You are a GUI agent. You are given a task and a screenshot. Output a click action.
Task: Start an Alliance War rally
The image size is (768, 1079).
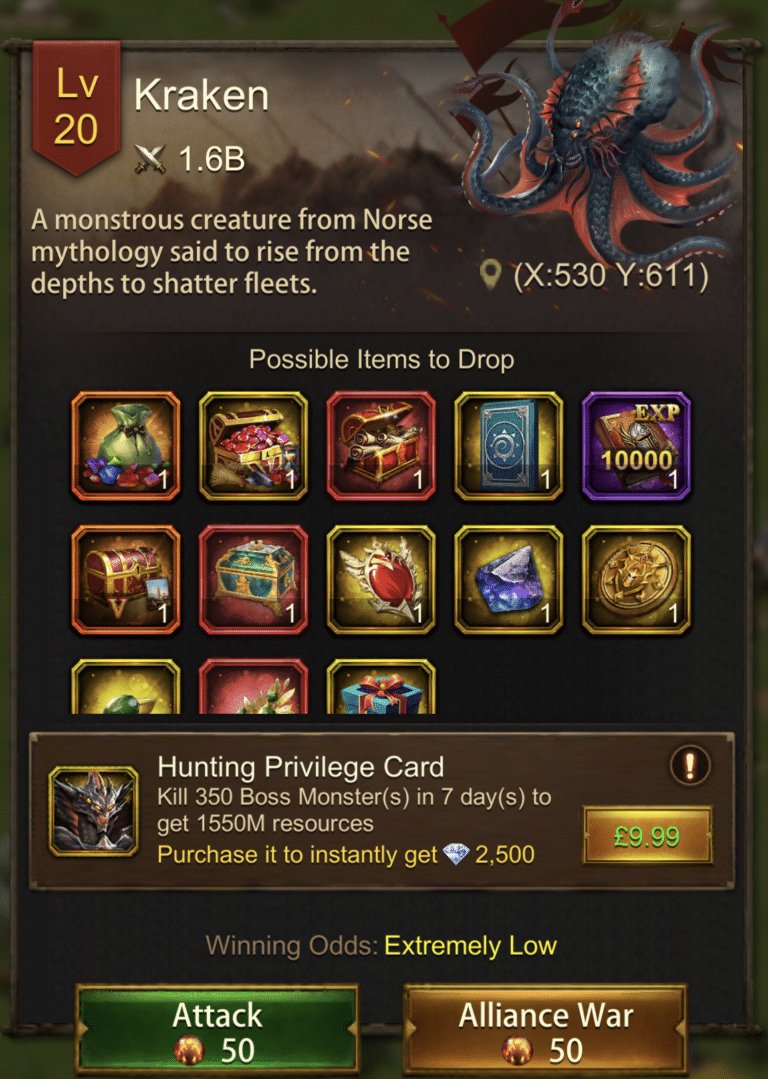pos(545,1030)
